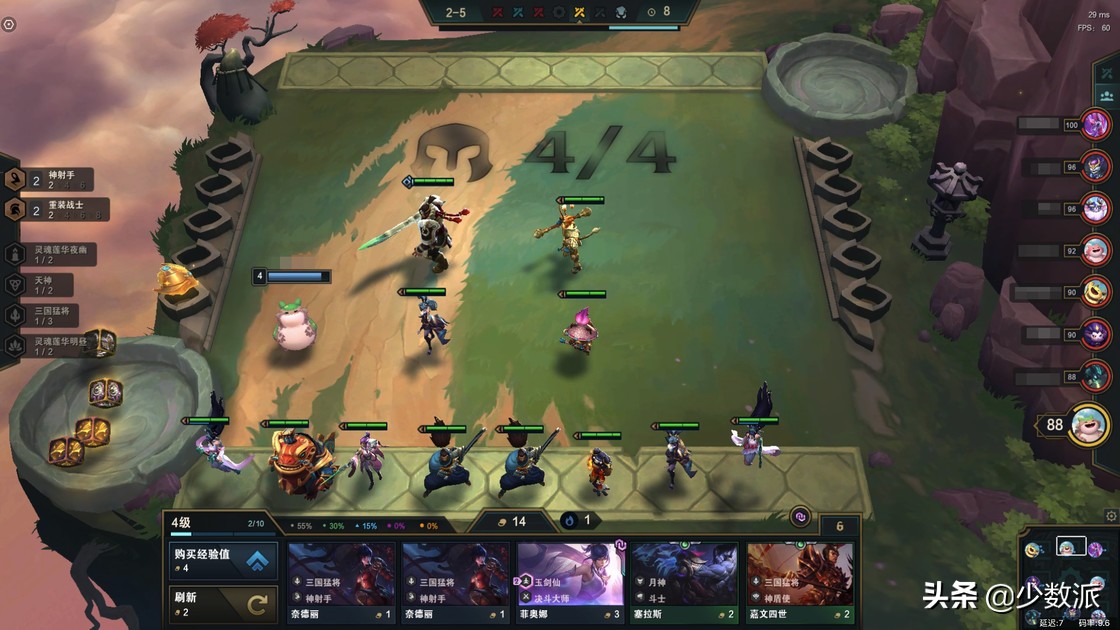Screen dimensions: 1120x630
Task: Select your own 88 health player portrait
Action: (x=1088, y=424)
